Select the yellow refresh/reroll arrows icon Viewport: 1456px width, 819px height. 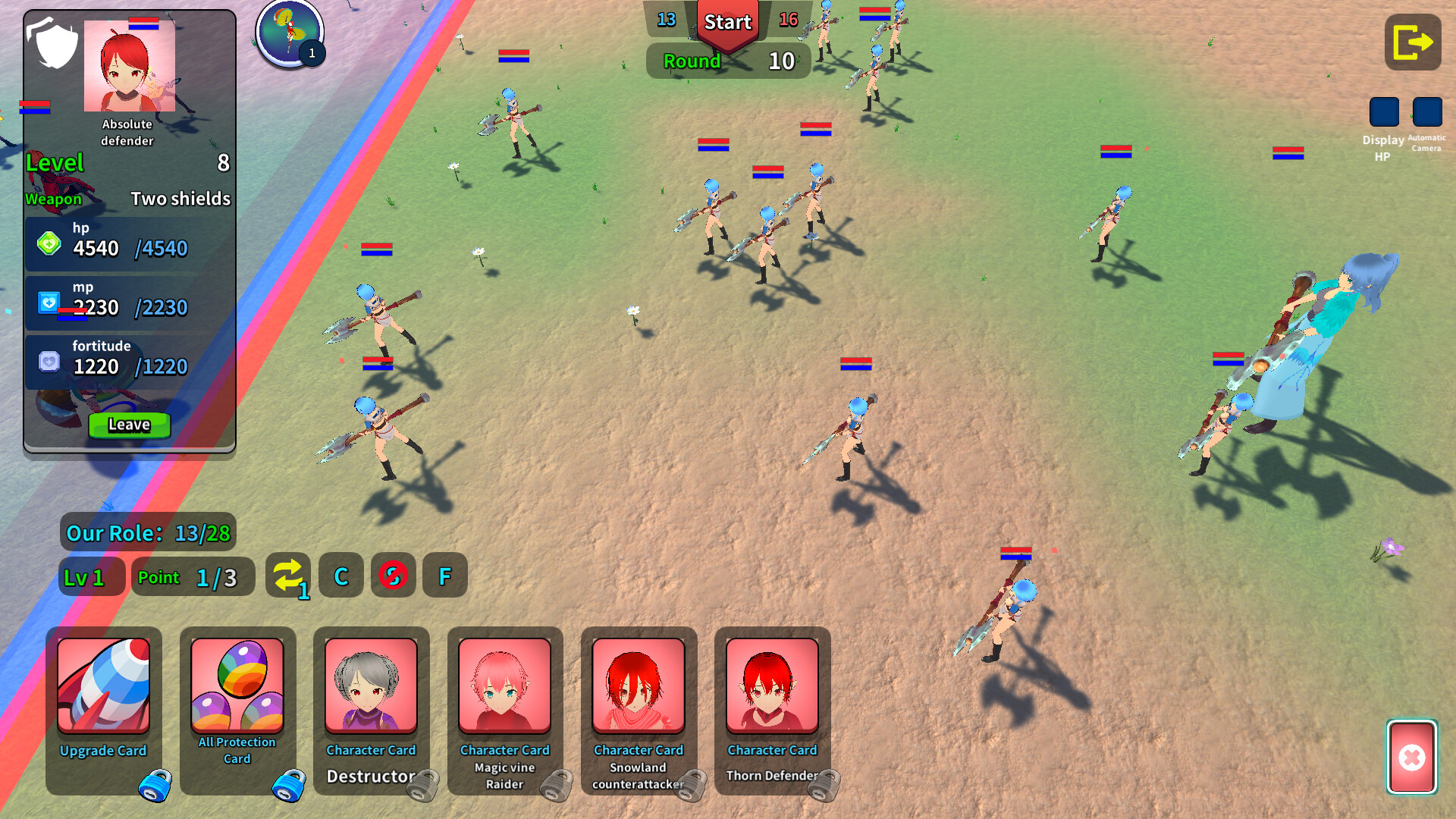tap(288, 576)
